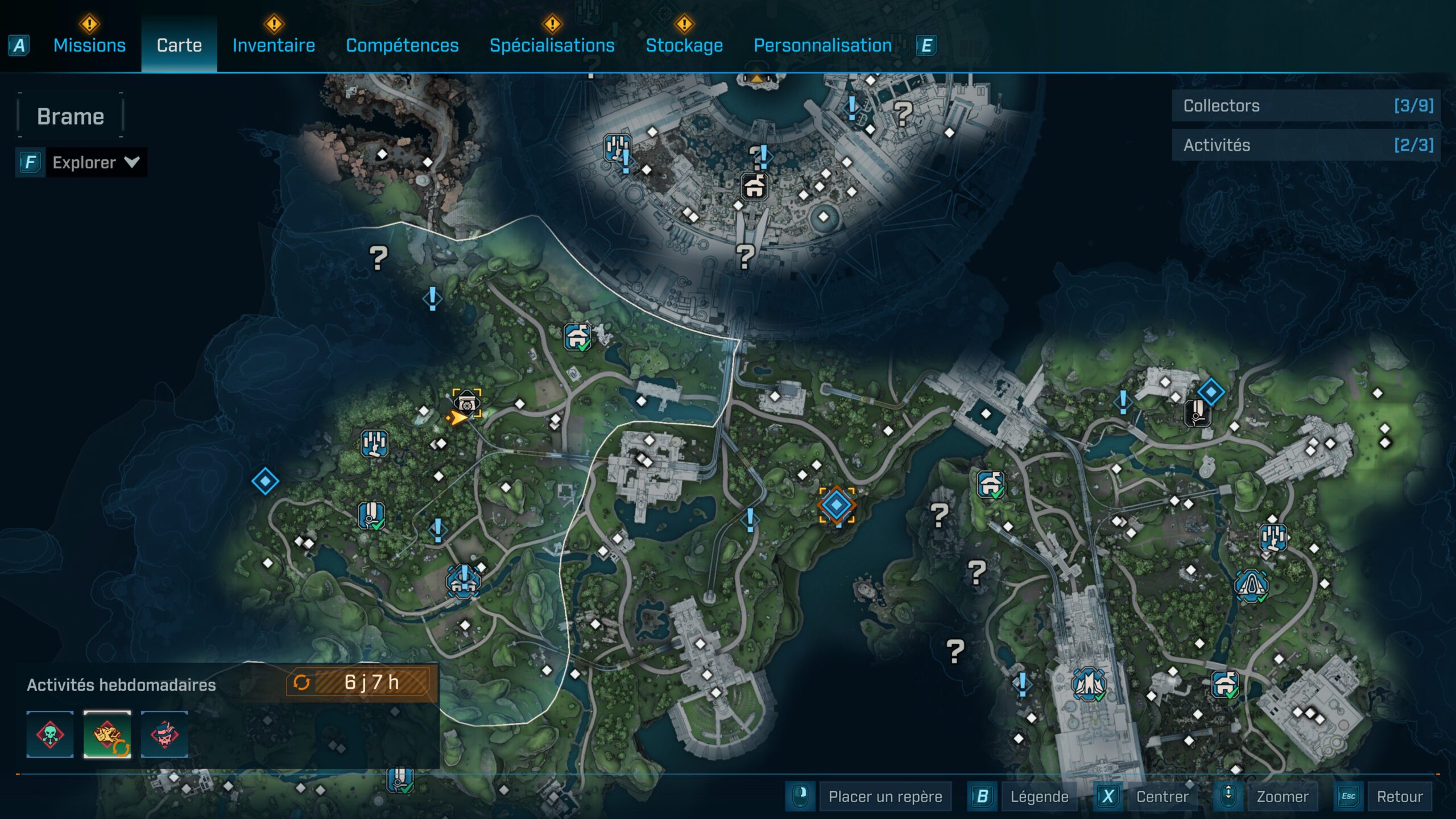Image resolution: width=1456 pixels, height=819 pixels.
Task: Open the Personnalisation tab
Action: [x=822, y=45]
